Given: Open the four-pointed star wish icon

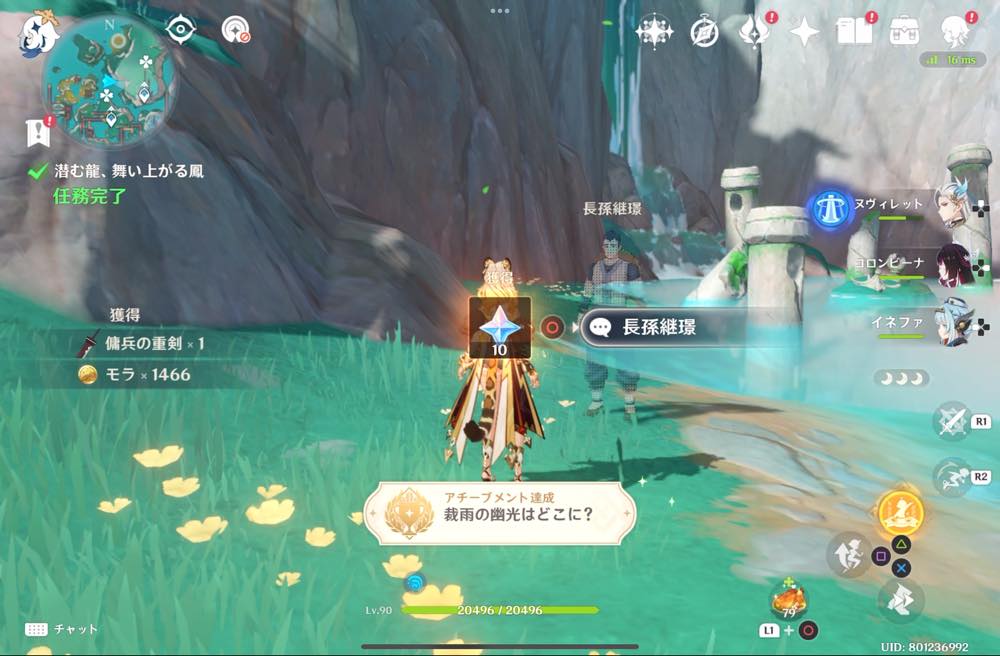Looking at the screenshot, I should [803, 33].
